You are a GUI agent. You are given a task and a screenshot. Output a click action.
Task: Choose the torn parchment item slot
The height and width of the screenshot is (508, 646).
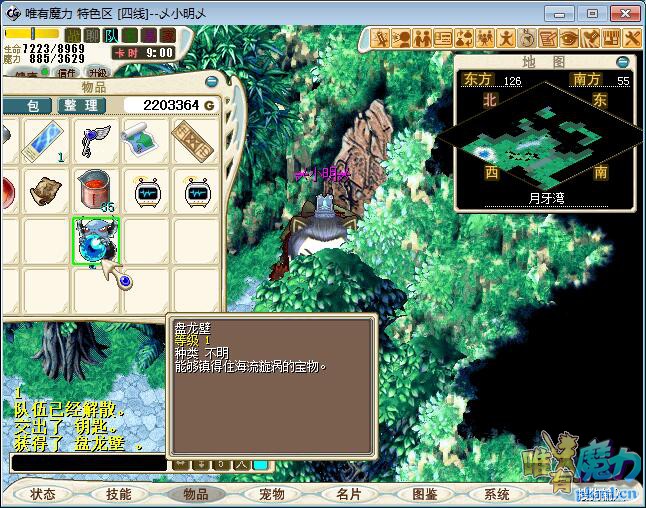coord(47,189)
